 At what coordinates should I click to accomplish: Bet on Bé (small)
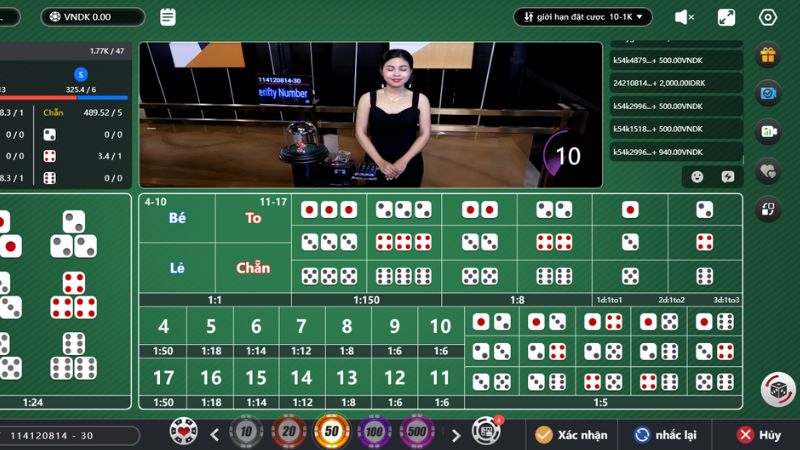(x=178, y=218)
